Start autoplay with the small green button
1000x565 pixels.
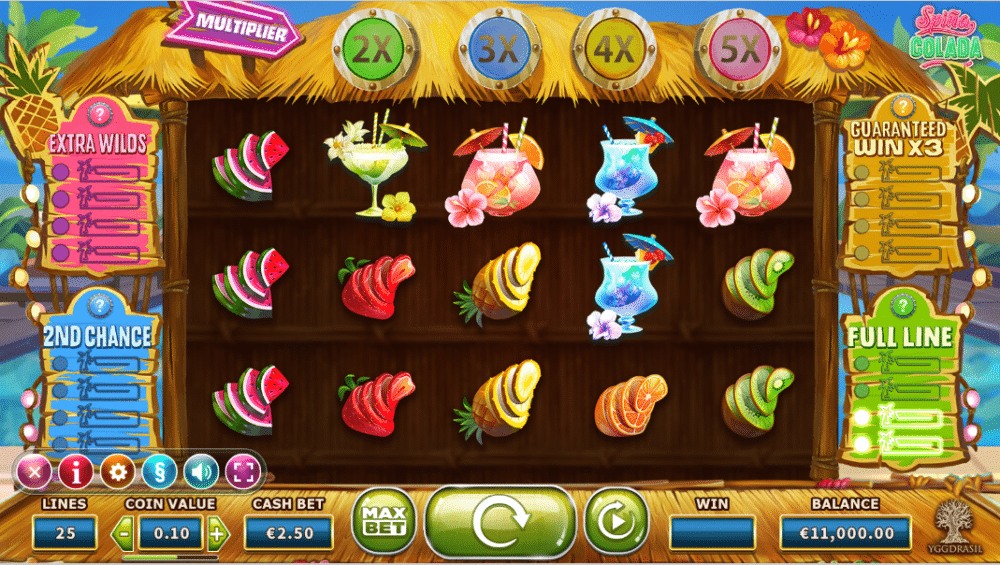tap(616, 521)
